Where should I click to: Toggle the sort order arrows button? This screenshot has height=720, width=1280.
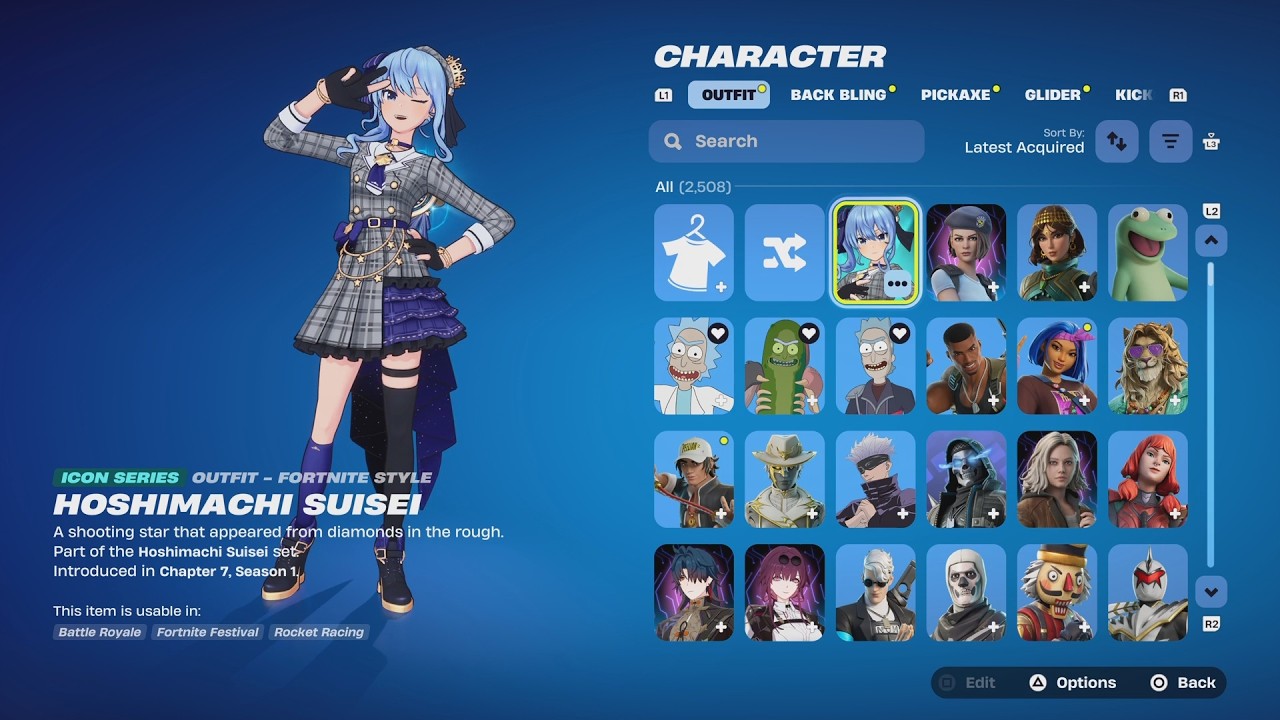point(1117,142)
